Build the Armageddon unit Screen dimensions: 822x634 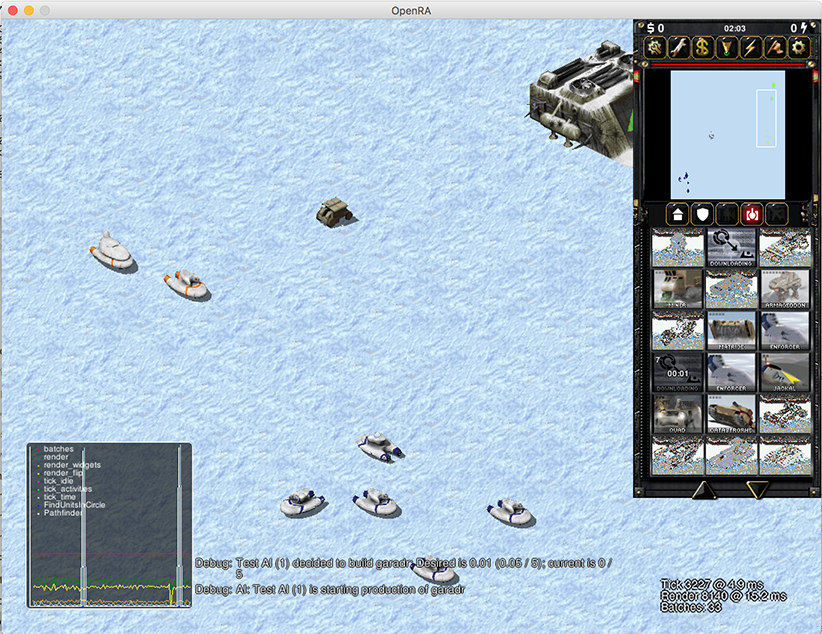pos(785,288)
